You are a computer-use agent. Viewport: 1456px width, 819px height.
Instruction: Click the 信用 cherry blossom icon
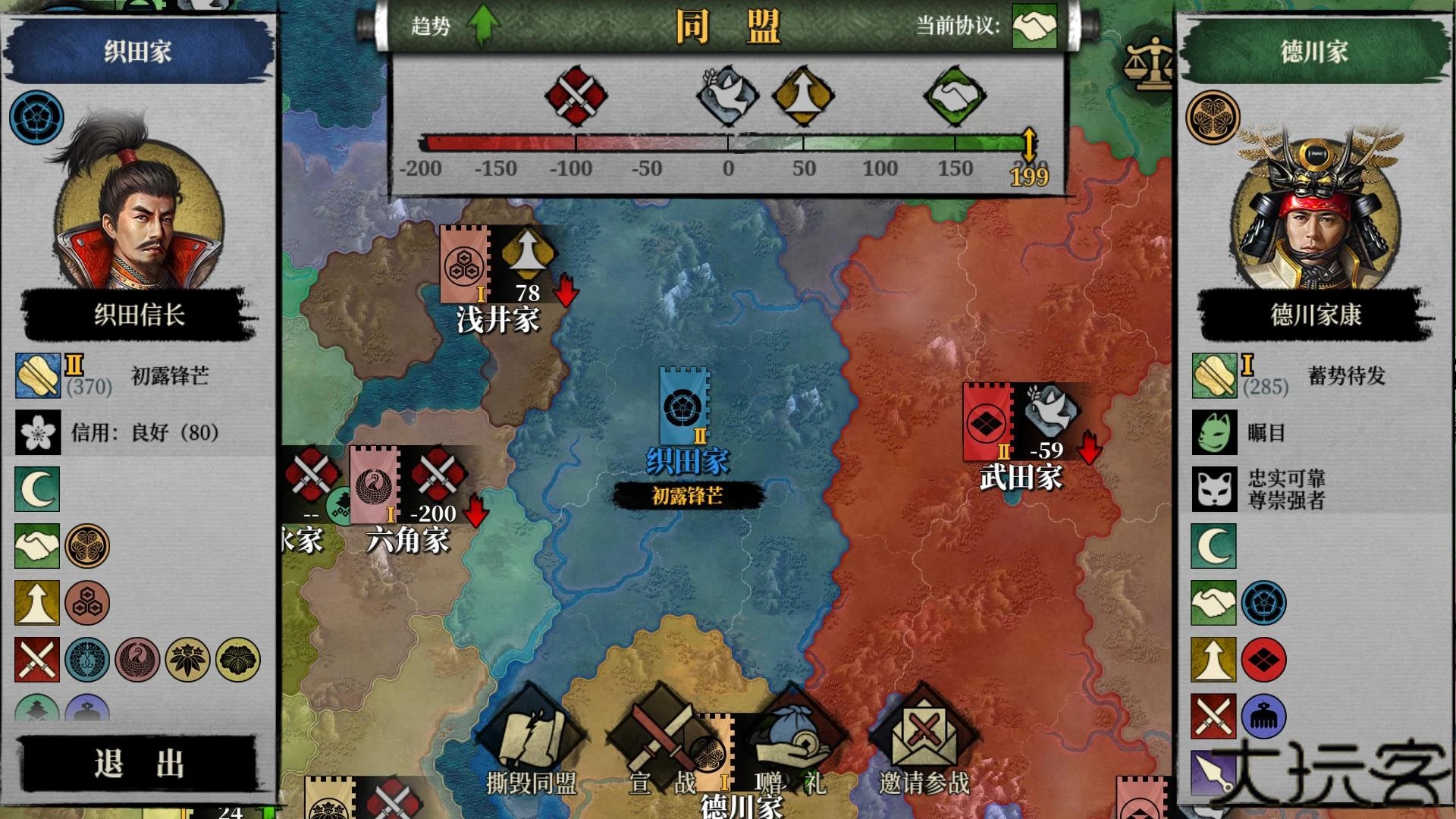[37, 432]
